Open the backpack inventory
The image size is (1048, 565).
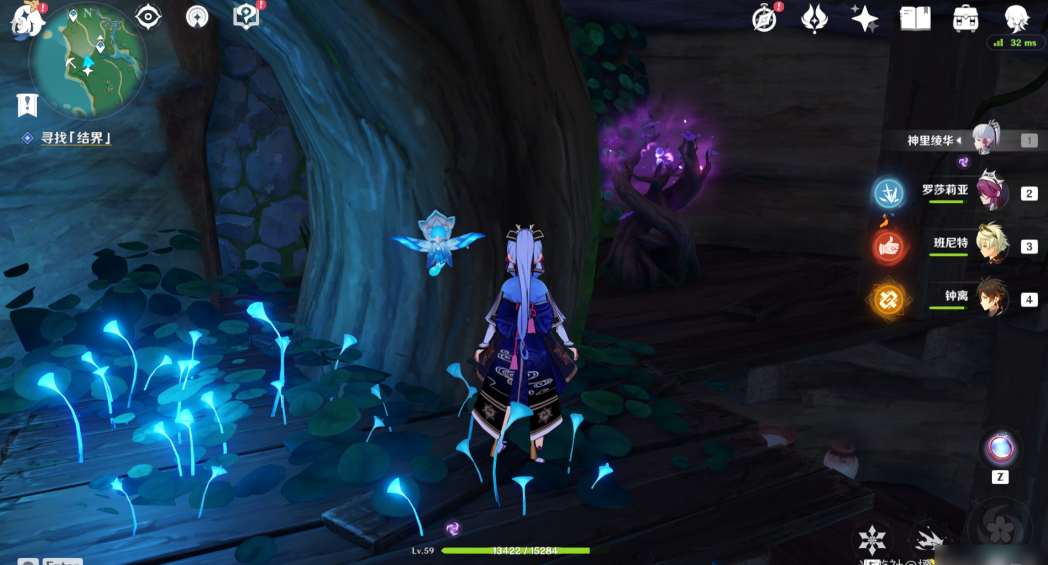coord(966,18)
